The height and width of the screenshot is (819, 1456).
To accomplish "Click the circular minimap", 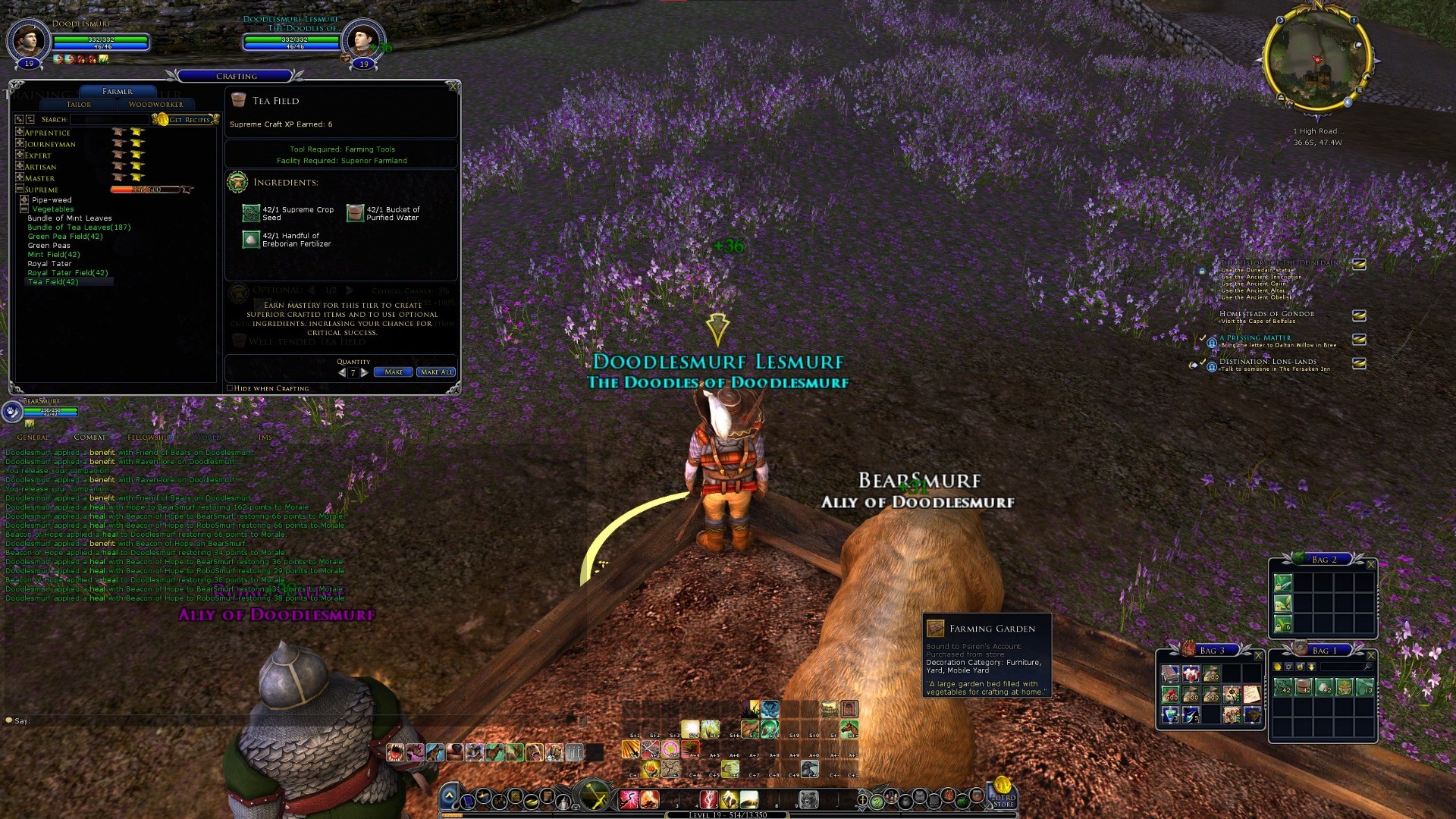I will click(x=1316, y=62).
